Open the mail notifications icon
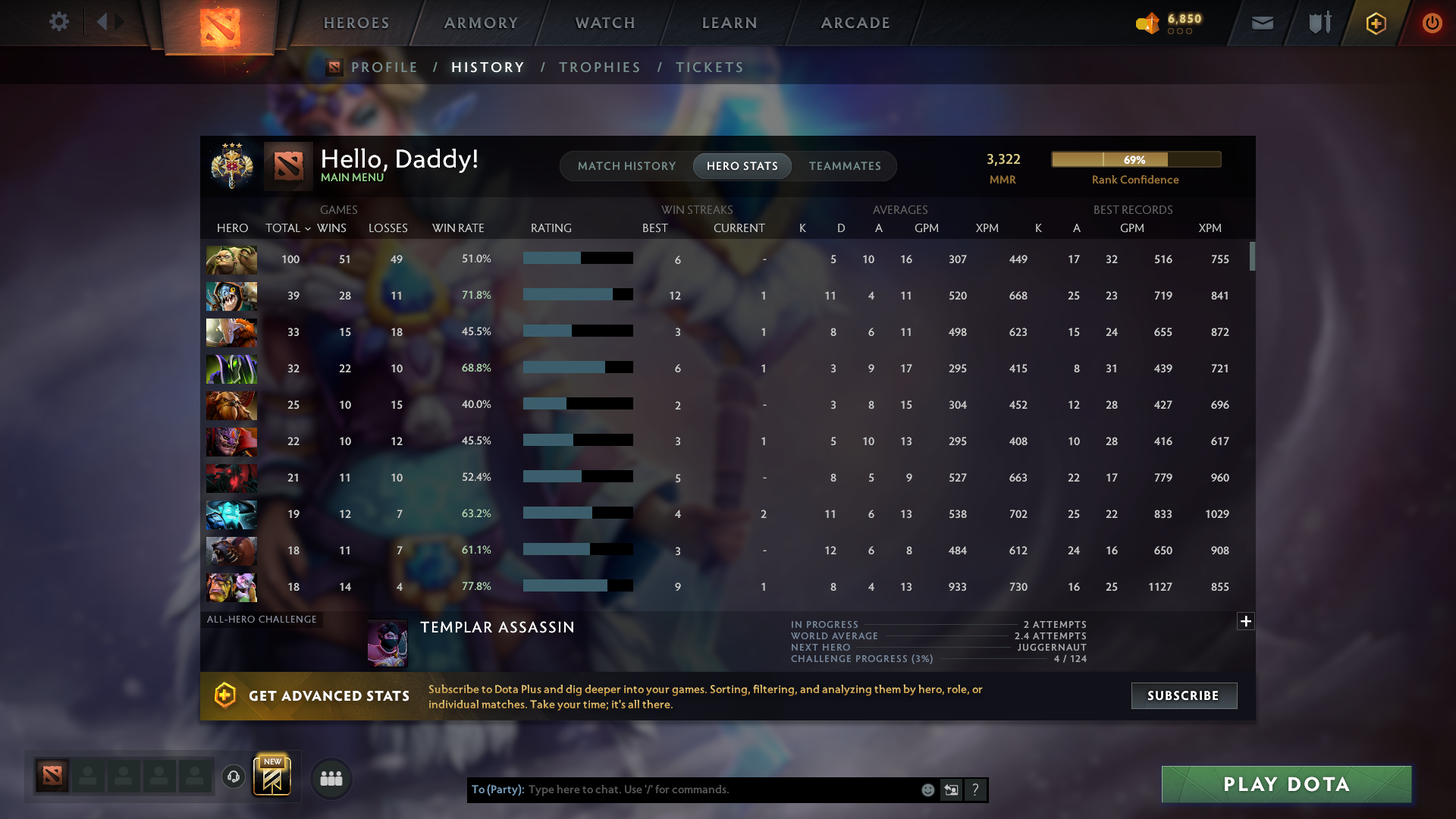This screenshot has width=1456, height=819. (1262, 23)
